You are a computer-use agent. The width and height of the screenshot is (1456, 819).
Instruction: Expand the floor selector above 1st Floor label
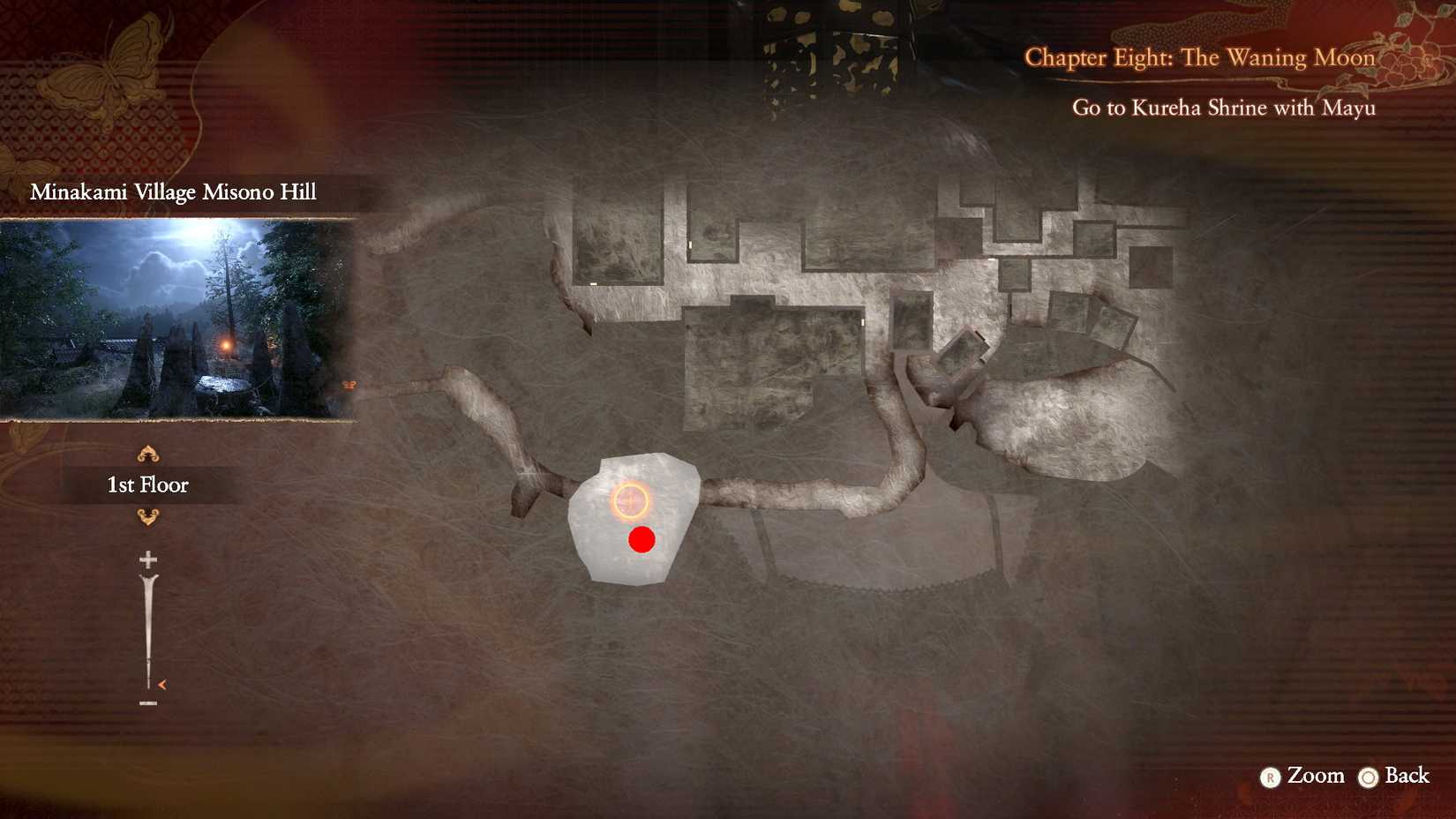147,453
